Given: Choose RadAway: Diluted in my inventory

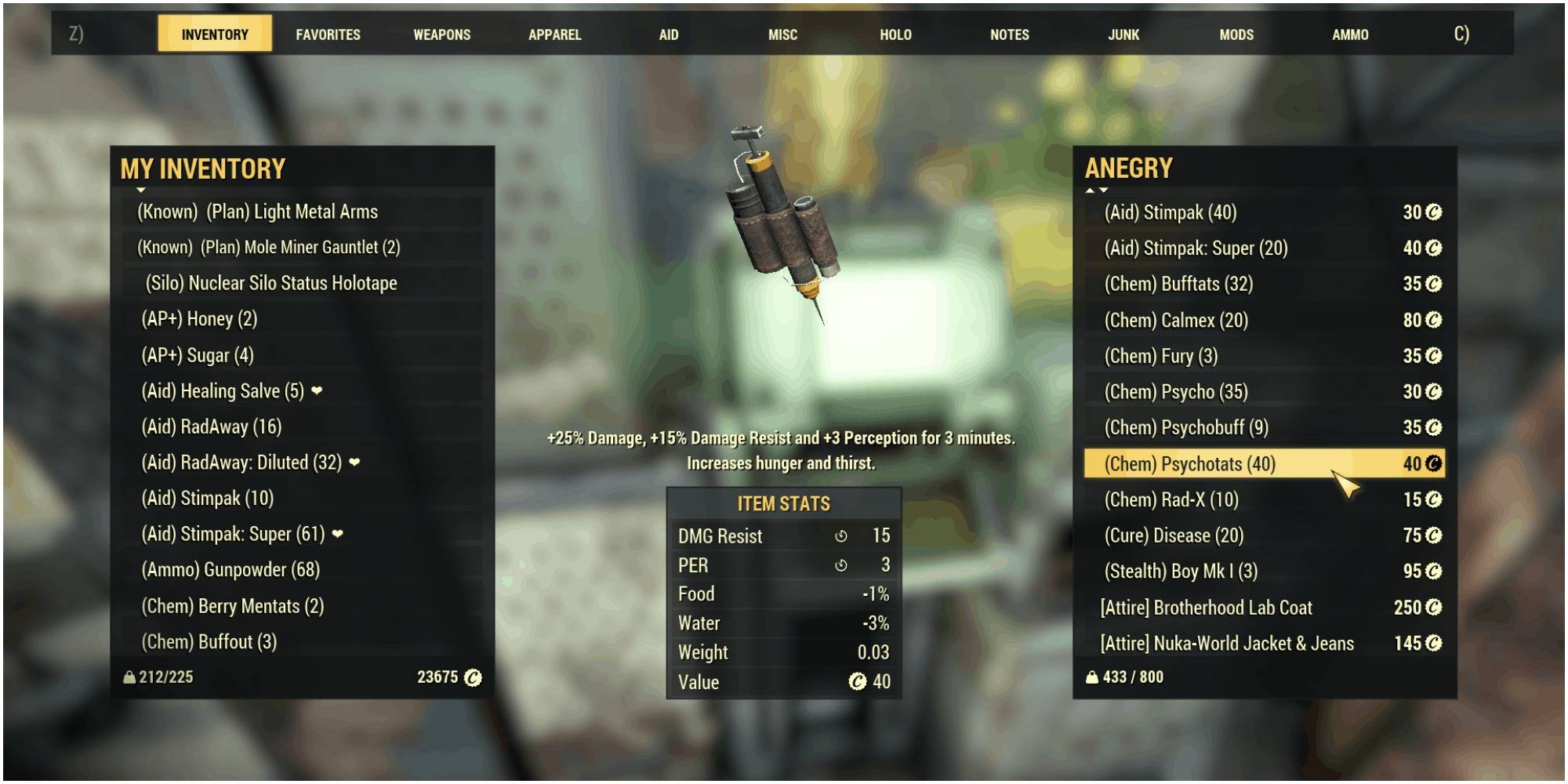Looking at the screenshot, I should 241,463.
